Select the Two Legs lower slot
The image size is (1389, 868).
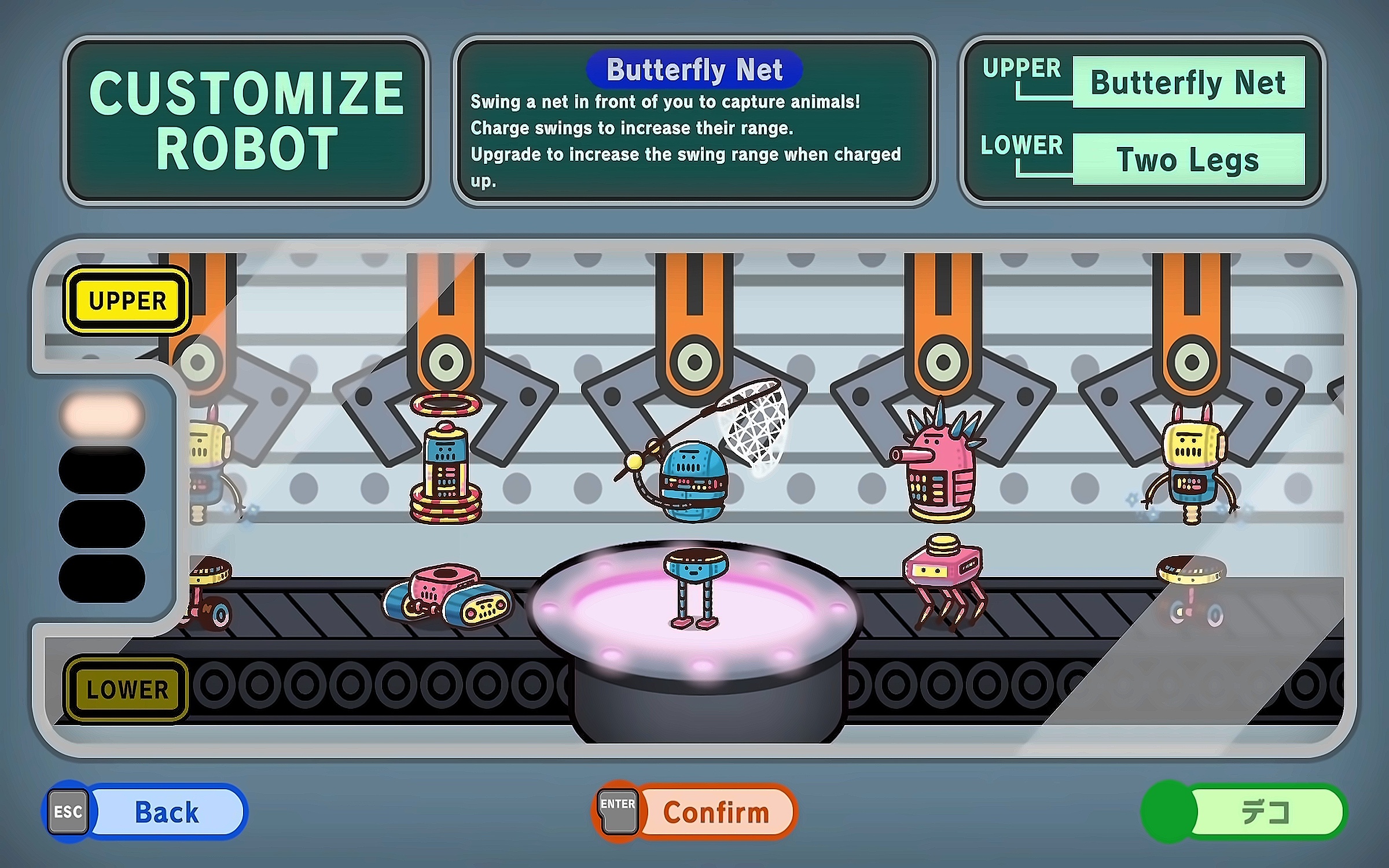point(1188,159)
